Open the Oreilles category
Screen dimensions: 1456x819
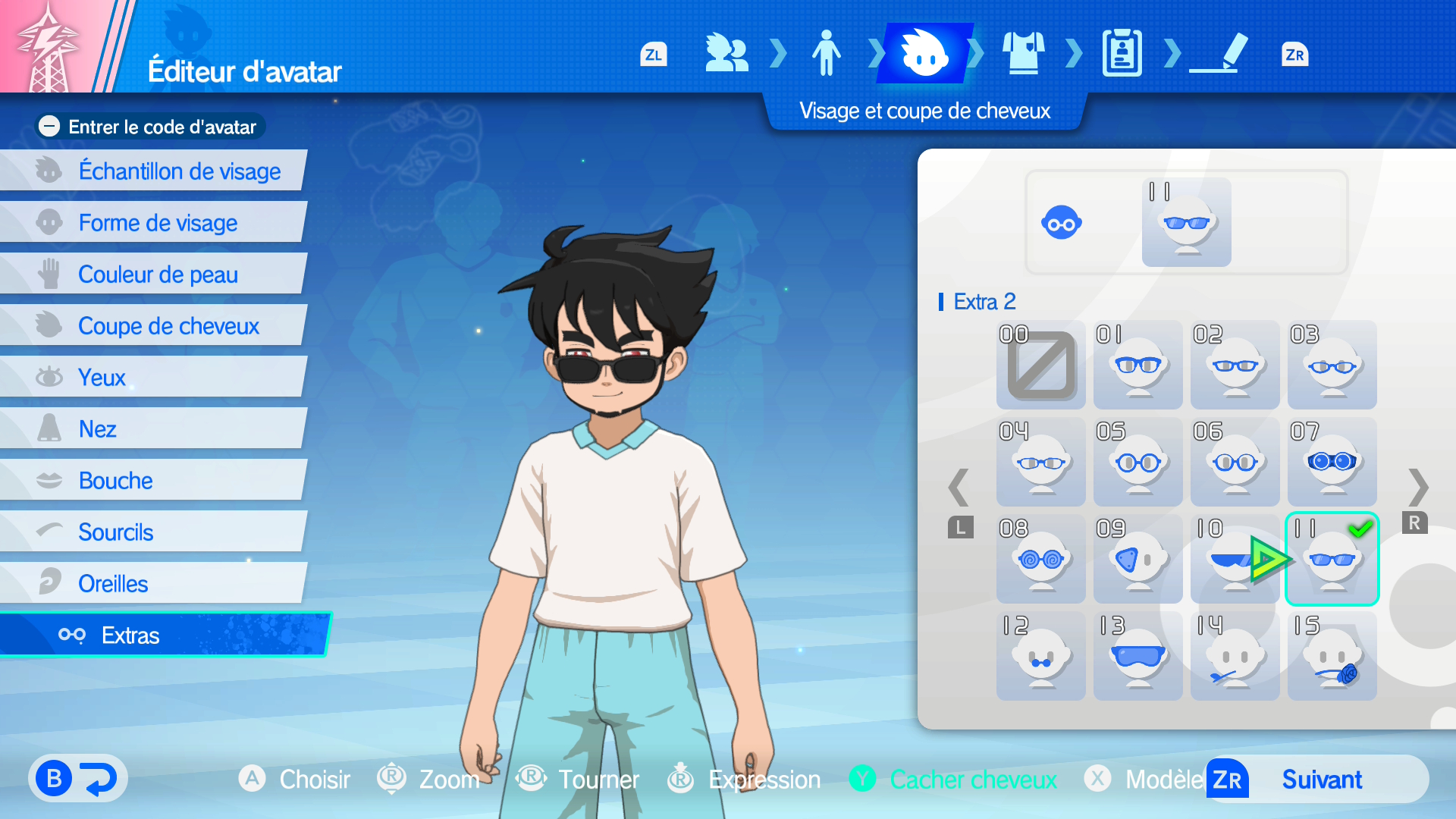tap(113, 584)
